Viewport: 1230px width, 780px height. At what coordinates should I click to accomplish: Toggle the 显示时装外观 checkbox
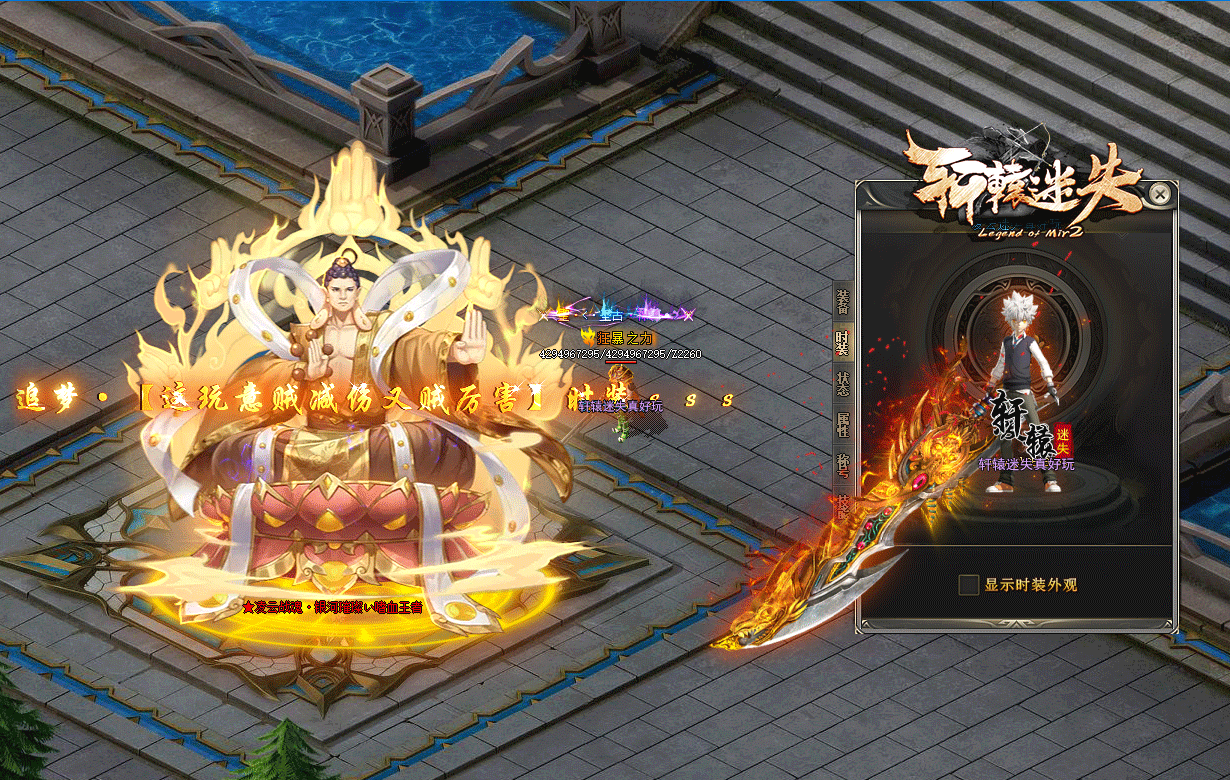pyautogui.click(x=968, y=585)
